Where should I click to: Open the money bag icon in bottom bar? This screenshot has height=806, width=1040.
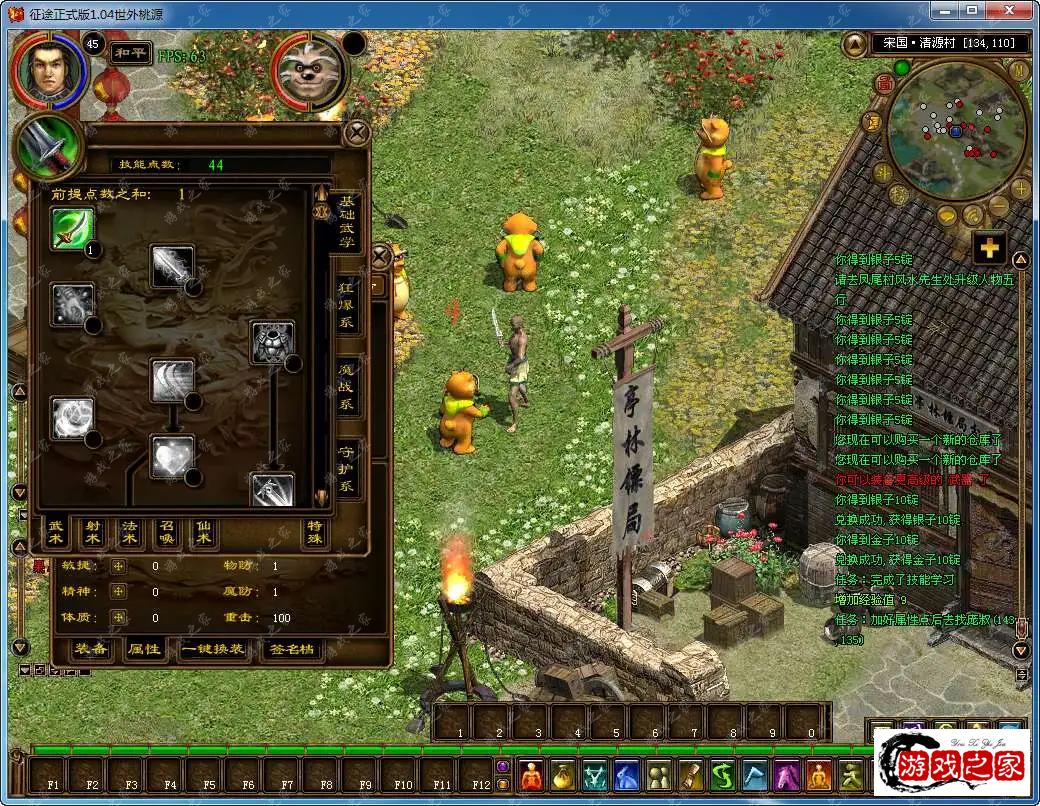(563, 775)
